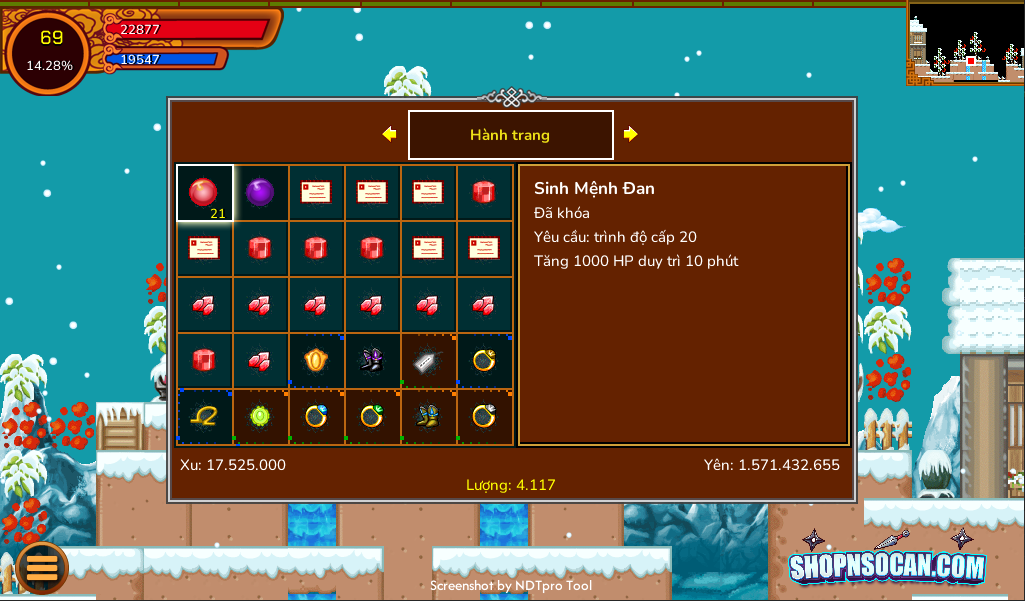Screen dimensions: 1025x601
Task: Open the player level portrait badge
Action: pos(49,51)
